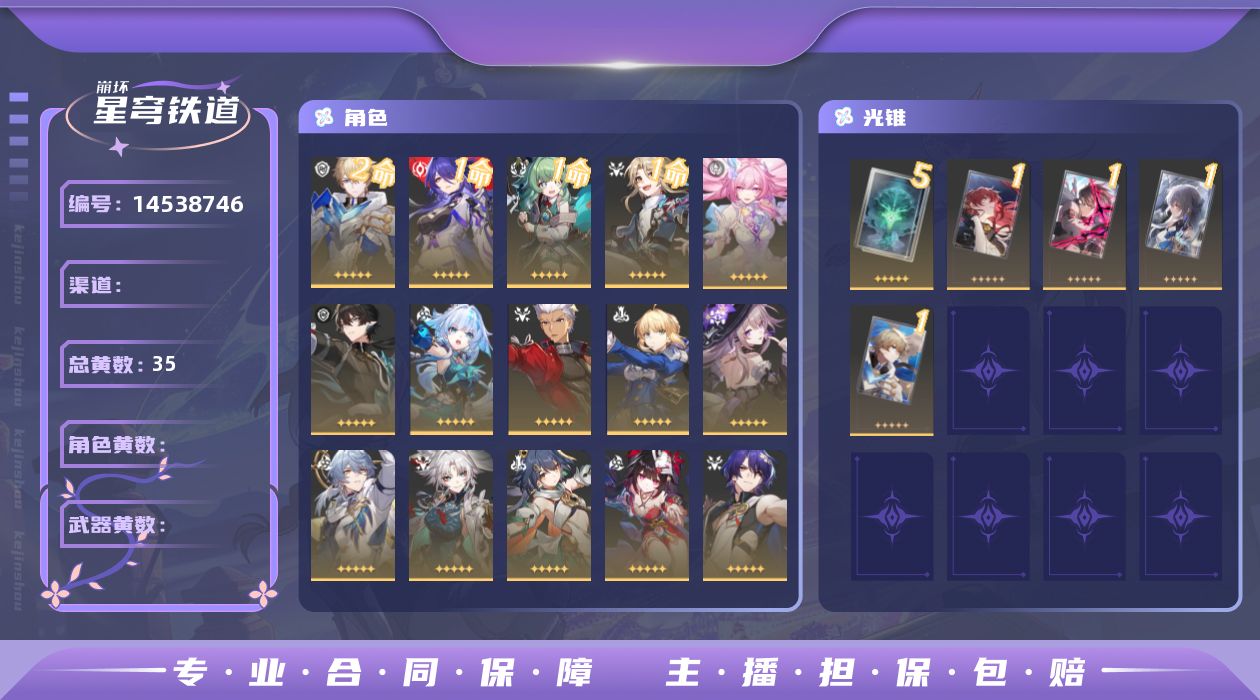Screen dimensions: 1260x700
Task: Select the light cone with crimson slash artwork
Action: tap(1084, 222)
